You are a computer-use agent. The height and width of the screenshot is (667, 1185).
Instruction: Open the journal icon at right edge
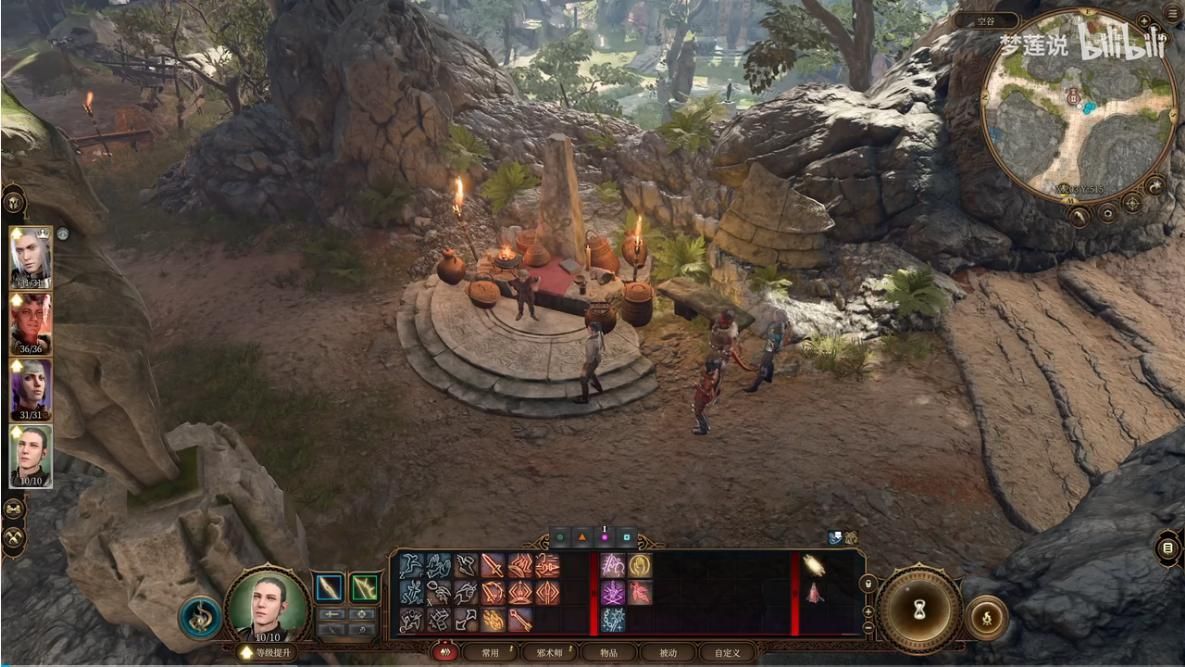pyautogui.click(x=1168, y=548)
